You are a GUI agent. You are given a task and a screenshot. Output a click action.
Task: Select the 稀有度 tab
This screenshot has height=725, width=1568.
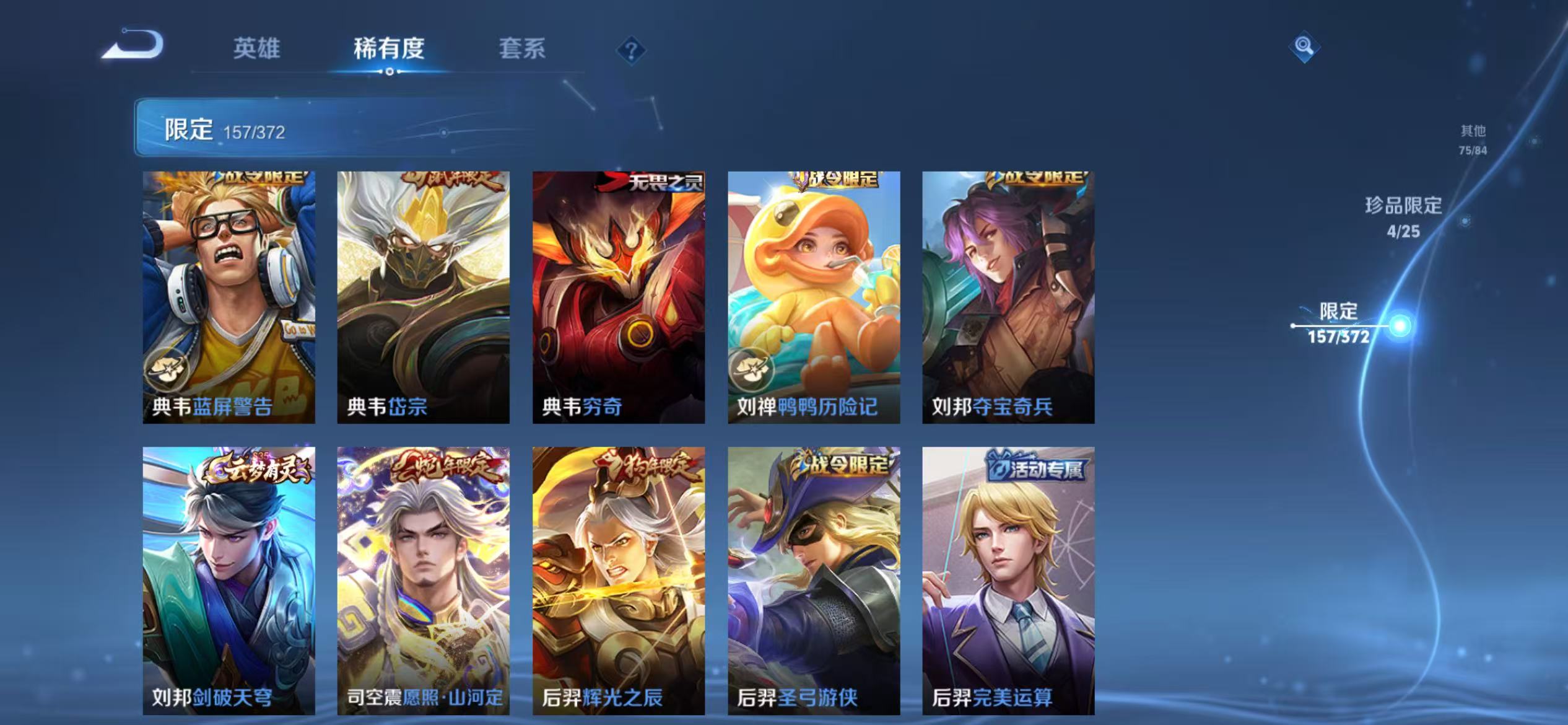[390, 50]
